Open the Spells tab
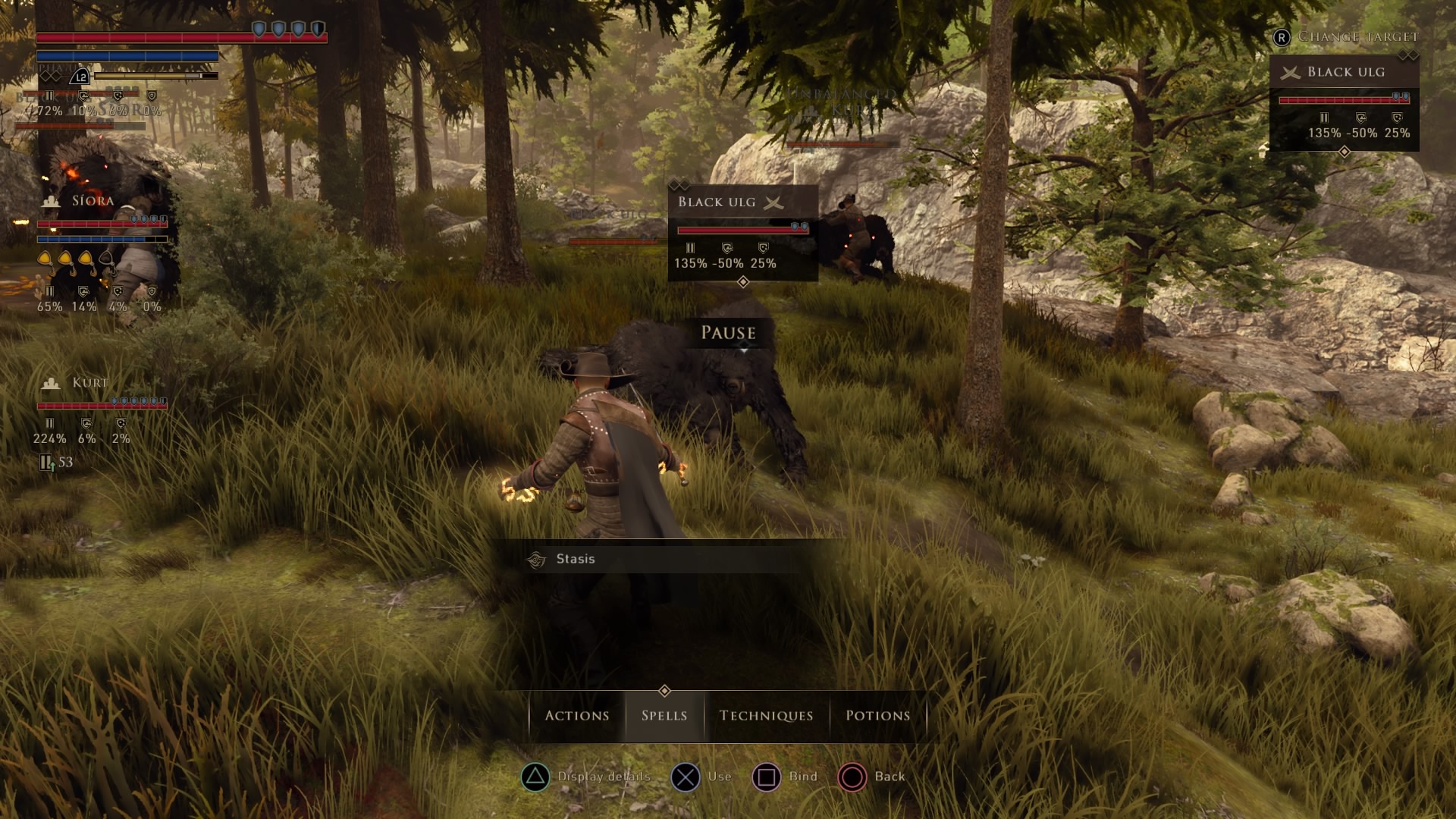The width and height of the screenshot is (1456, 819). (664, 715)
